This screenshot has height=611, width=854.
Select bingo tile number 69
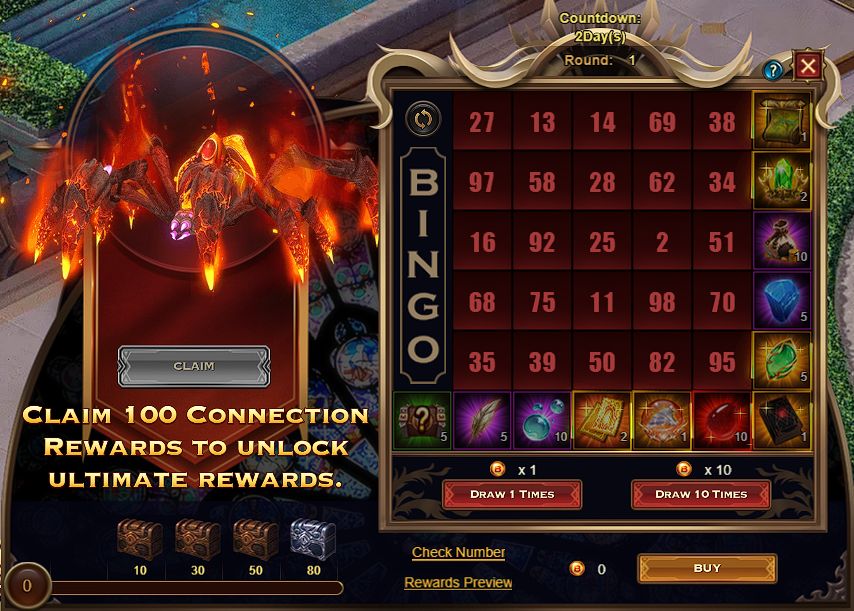[x=662, y=122]
